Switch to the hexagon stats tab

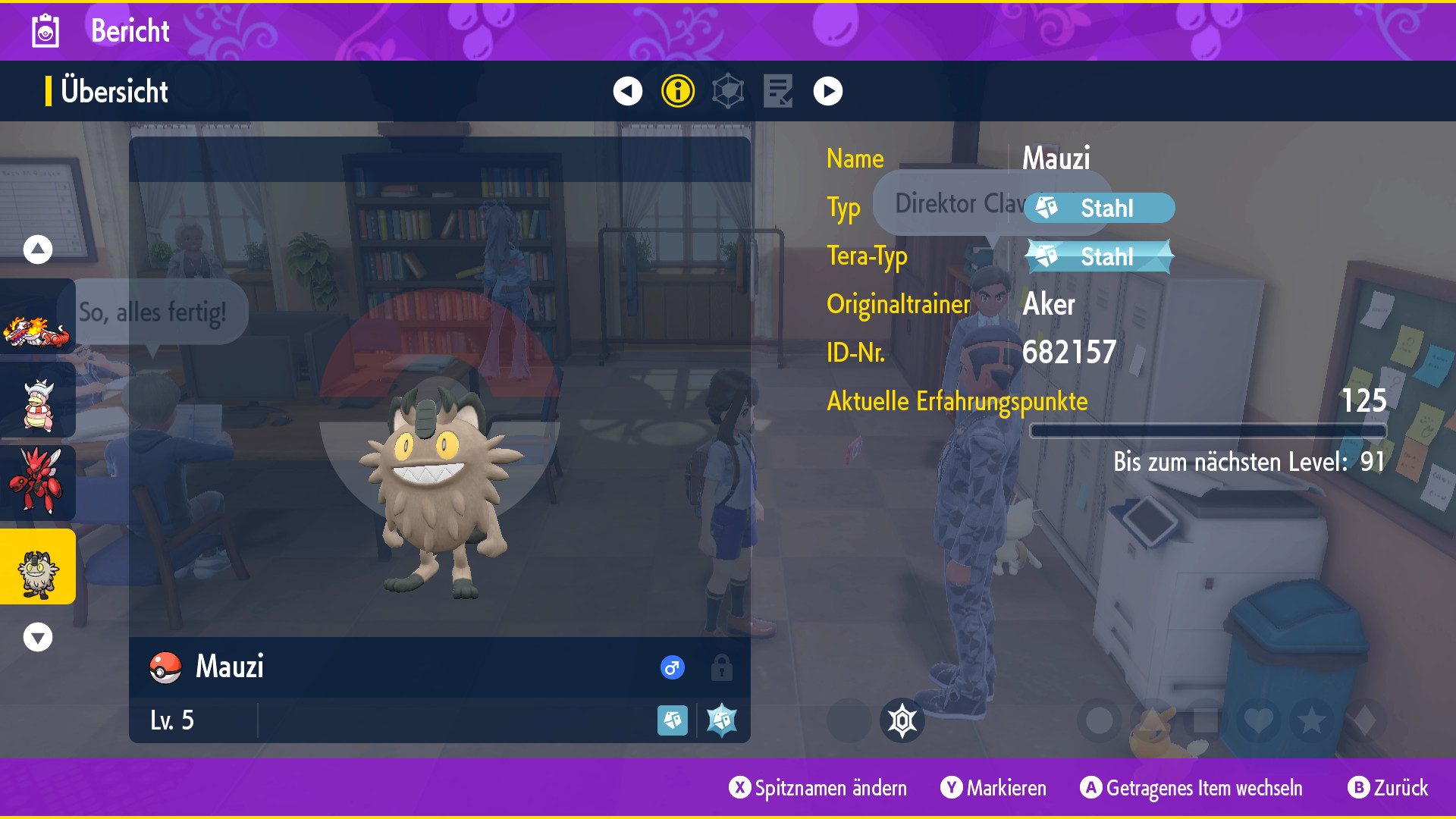tap(728, 91)
